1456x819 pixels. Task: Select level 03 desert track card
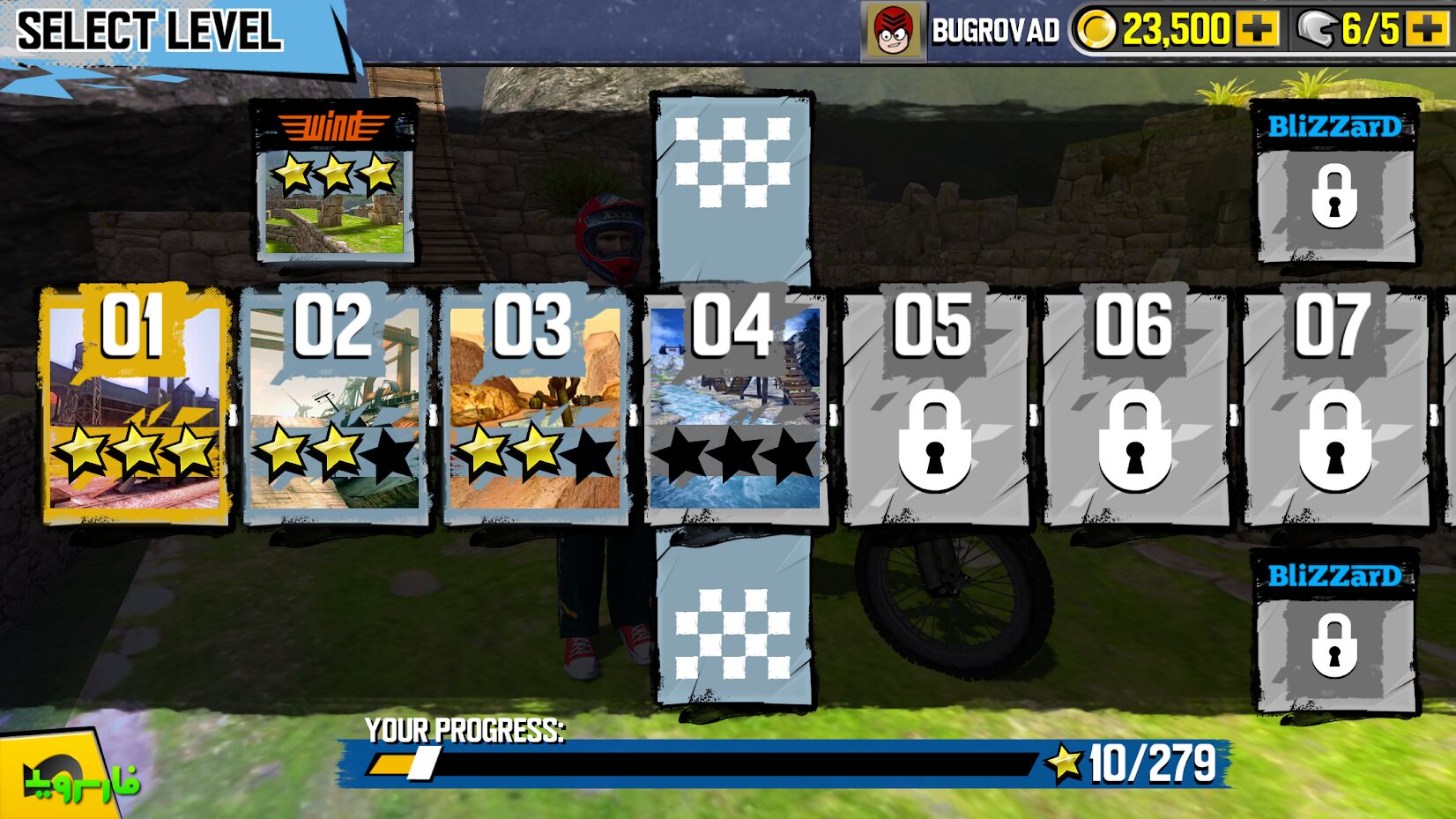pyautogui.click(x=533, y=406)
